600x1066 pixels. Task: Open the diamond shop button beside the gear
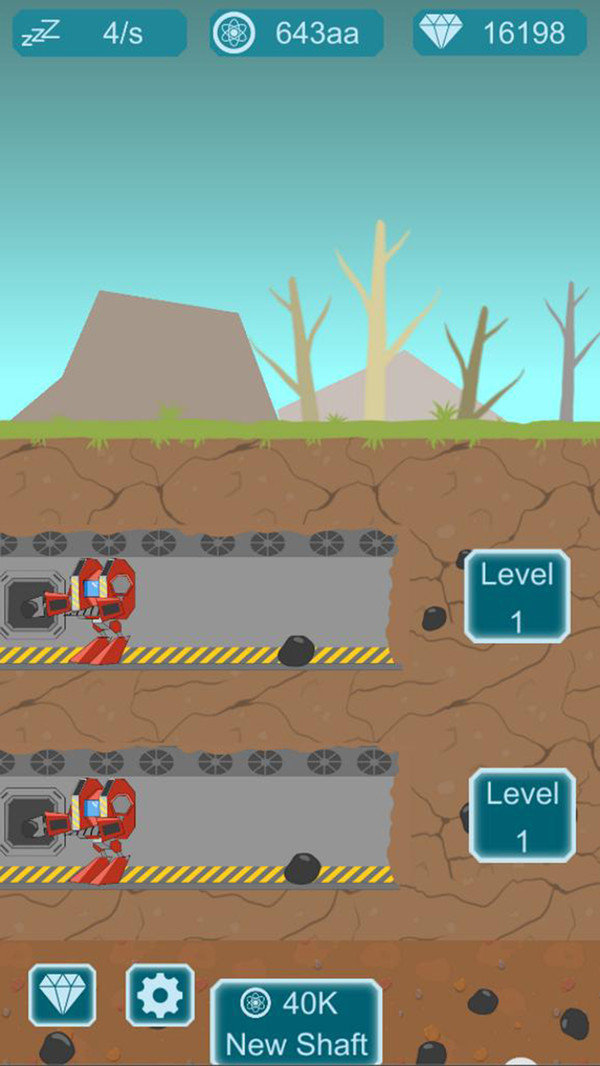[x=62, y=994]
